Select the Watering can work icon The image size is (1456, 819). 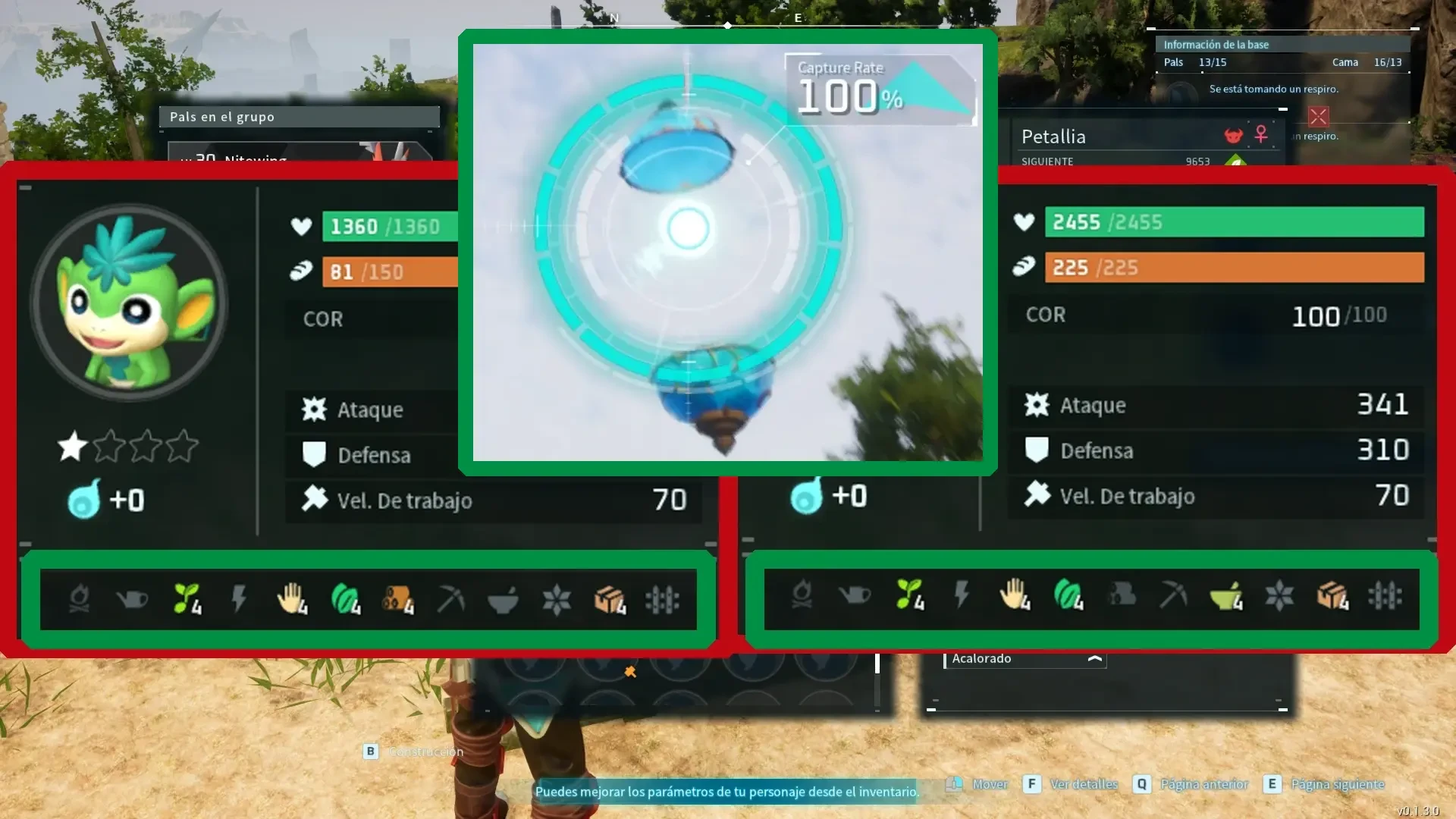tap(133, 599)
